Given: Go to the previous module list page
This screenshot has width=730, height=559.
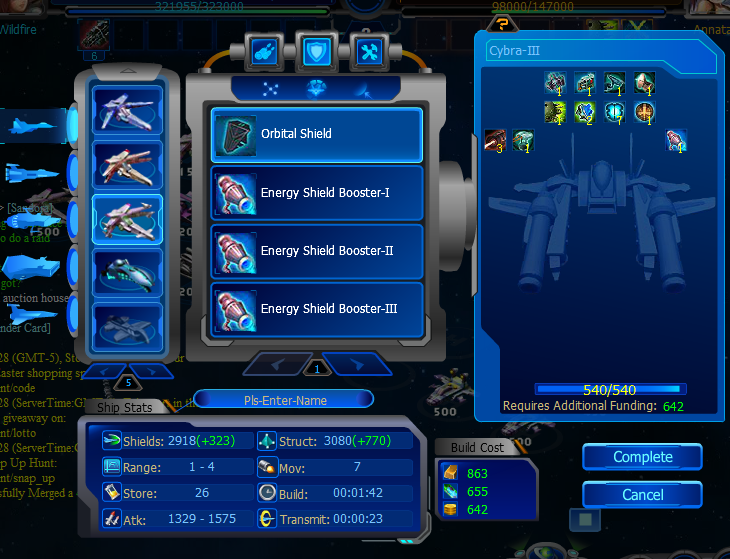Looking at the screenshot, I should tap(276, 362).
